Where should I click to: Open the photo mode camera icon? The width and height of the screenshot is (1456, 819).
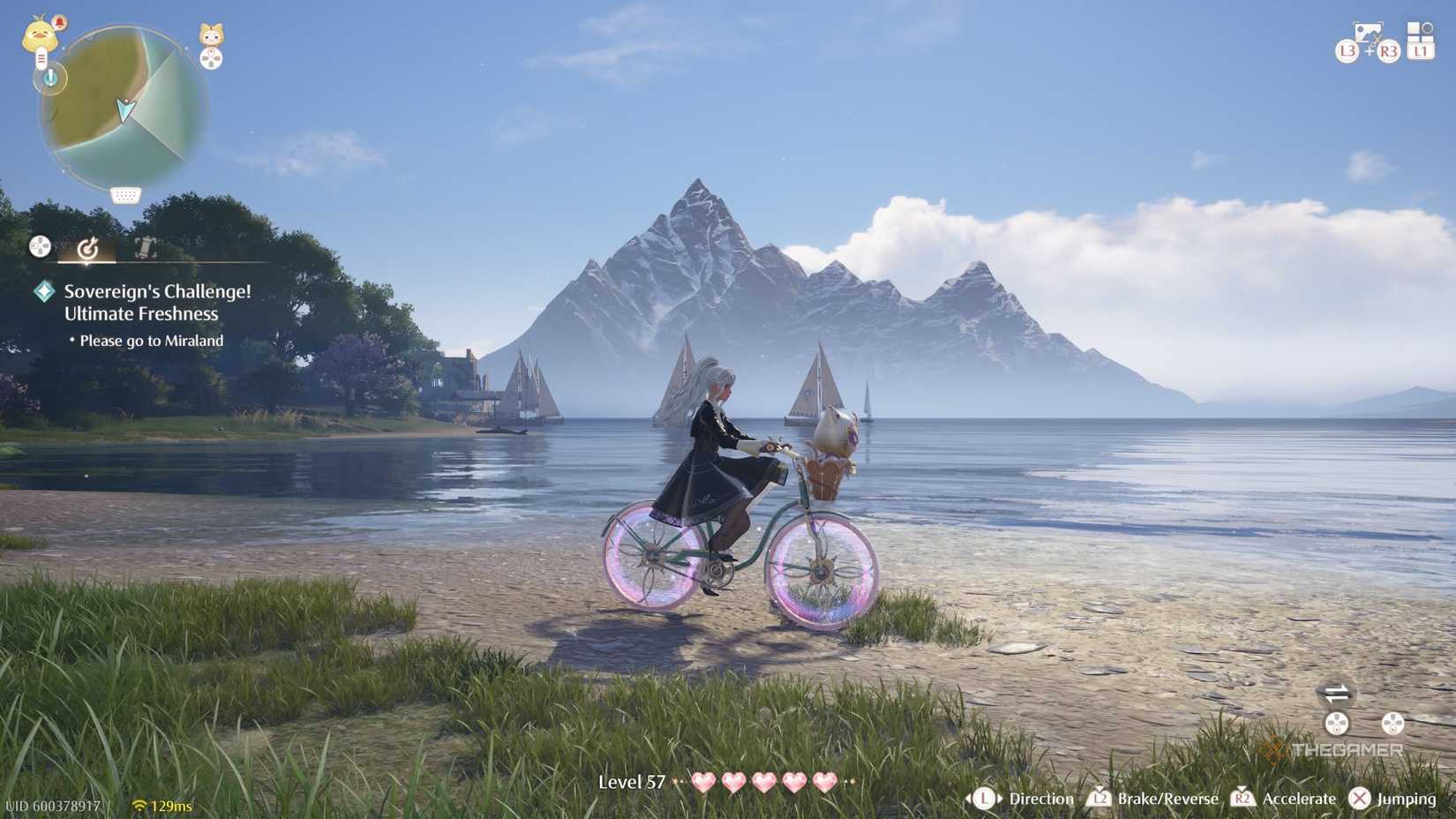click(x=1368, y=32)
